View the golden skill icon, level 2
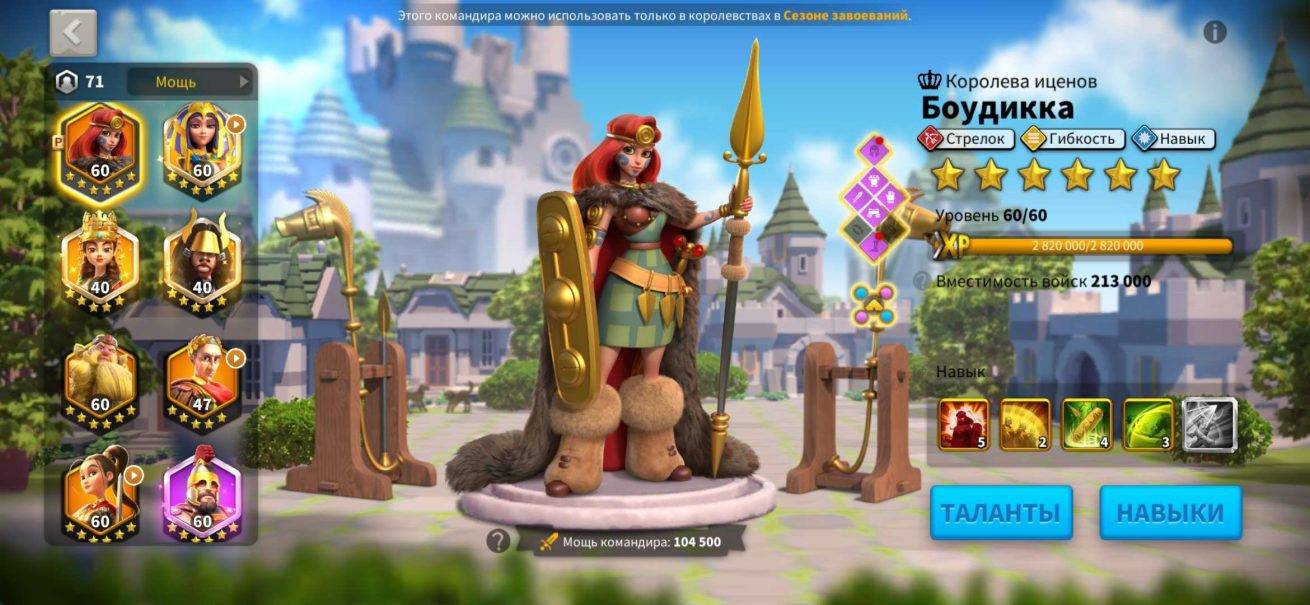Image resolution: width=1310 pixels, height=605 pixels. (1025, 424)
